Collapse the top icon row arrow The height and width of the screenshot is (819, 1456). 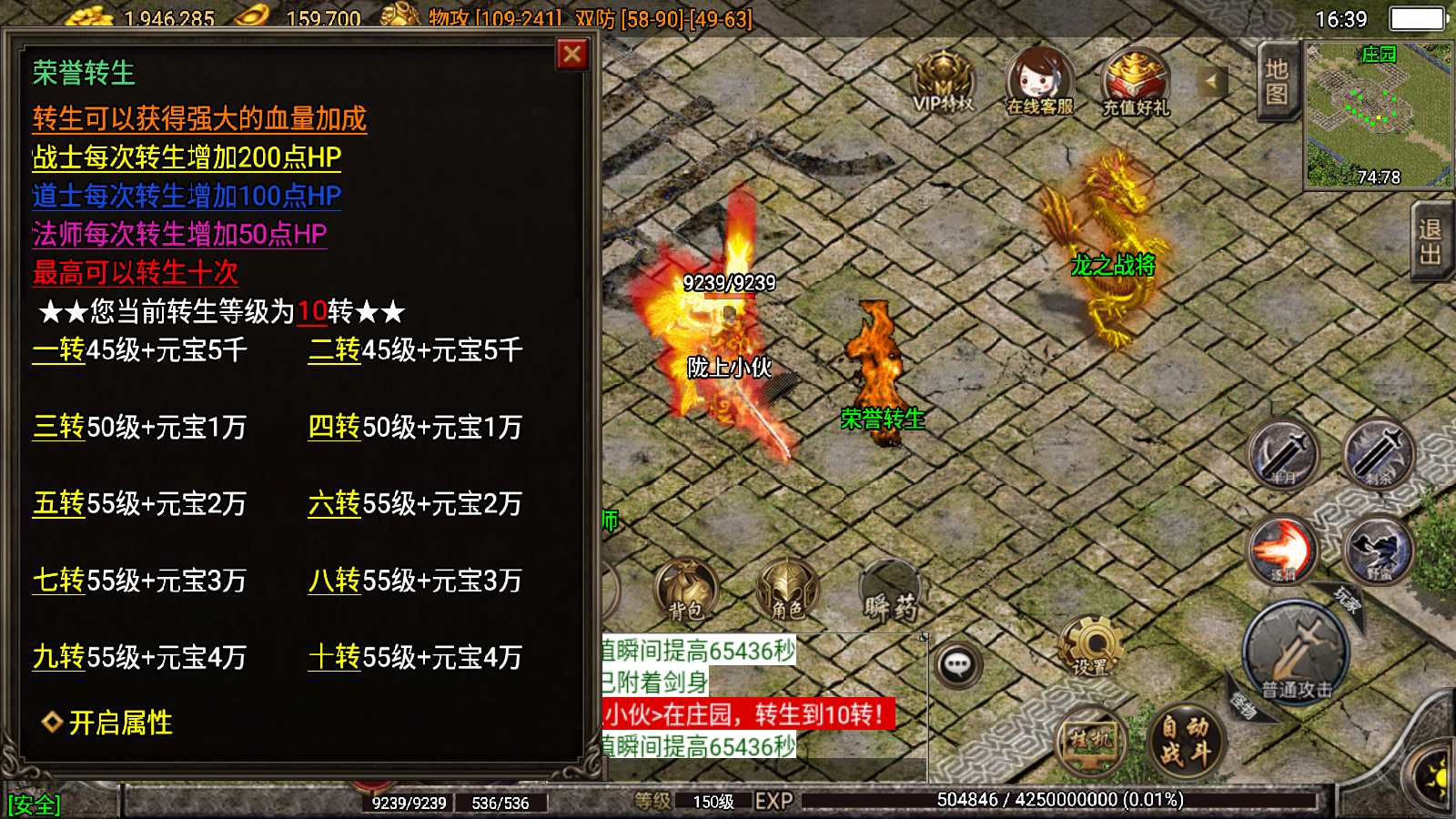coord(1211,82)
